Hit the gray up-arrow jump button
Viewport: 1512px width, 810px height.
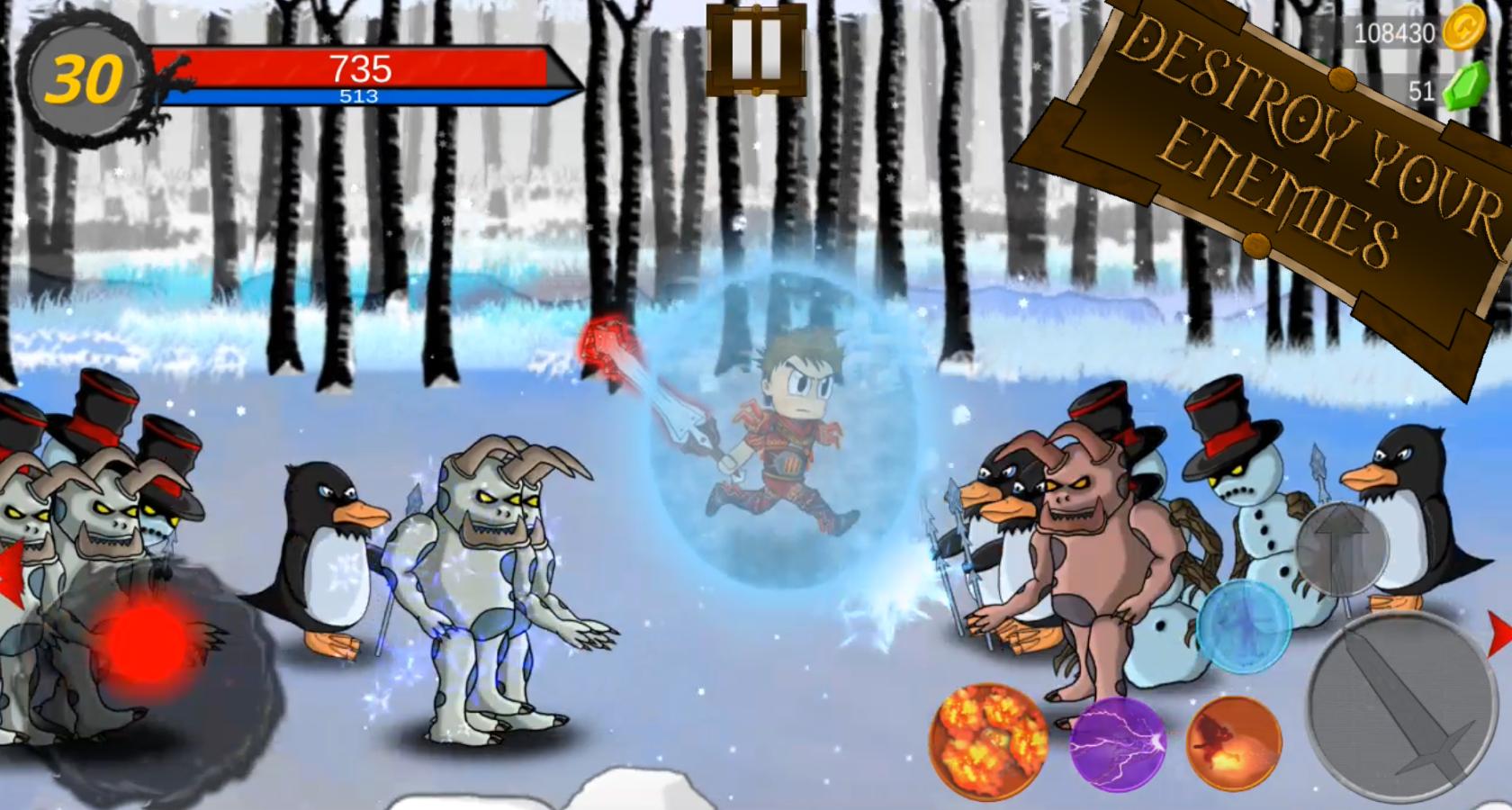coord(1341,548)
